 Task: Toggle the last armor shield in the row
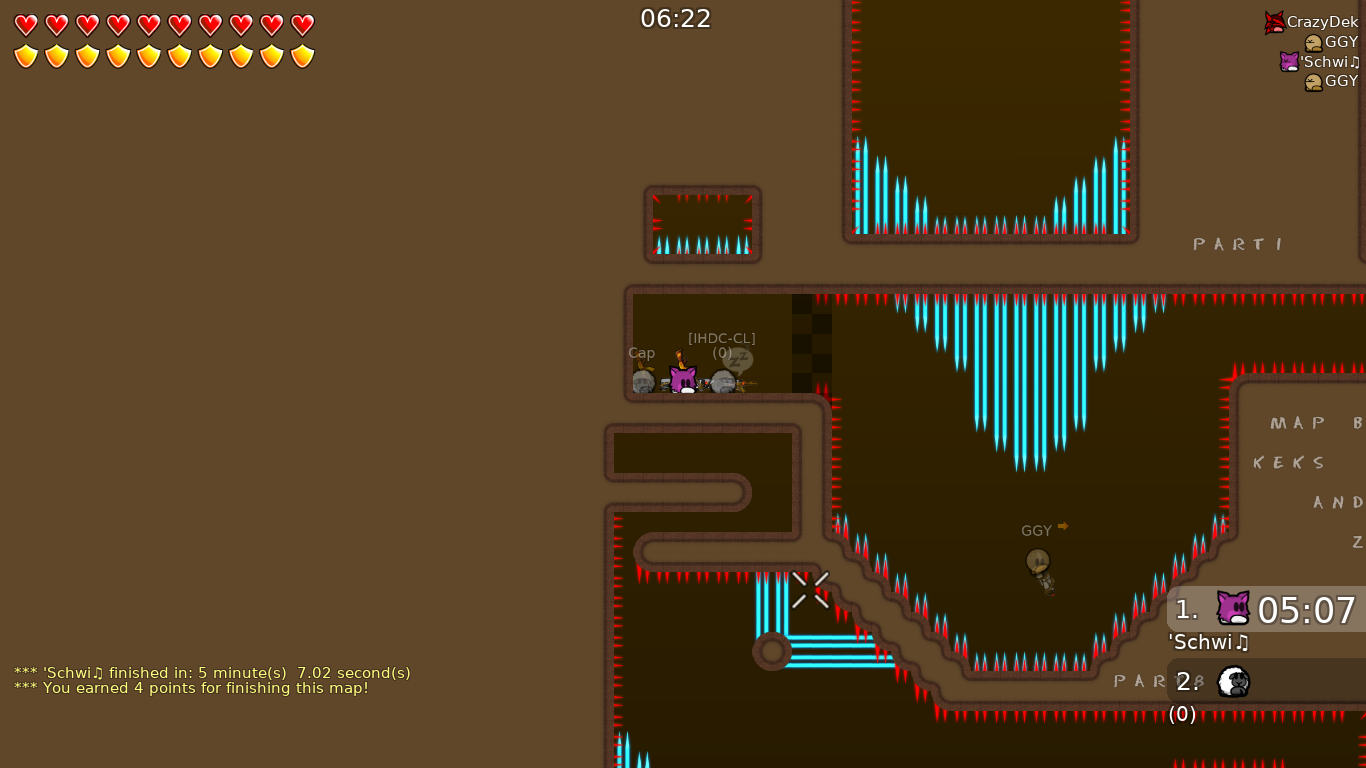[302, 56]
